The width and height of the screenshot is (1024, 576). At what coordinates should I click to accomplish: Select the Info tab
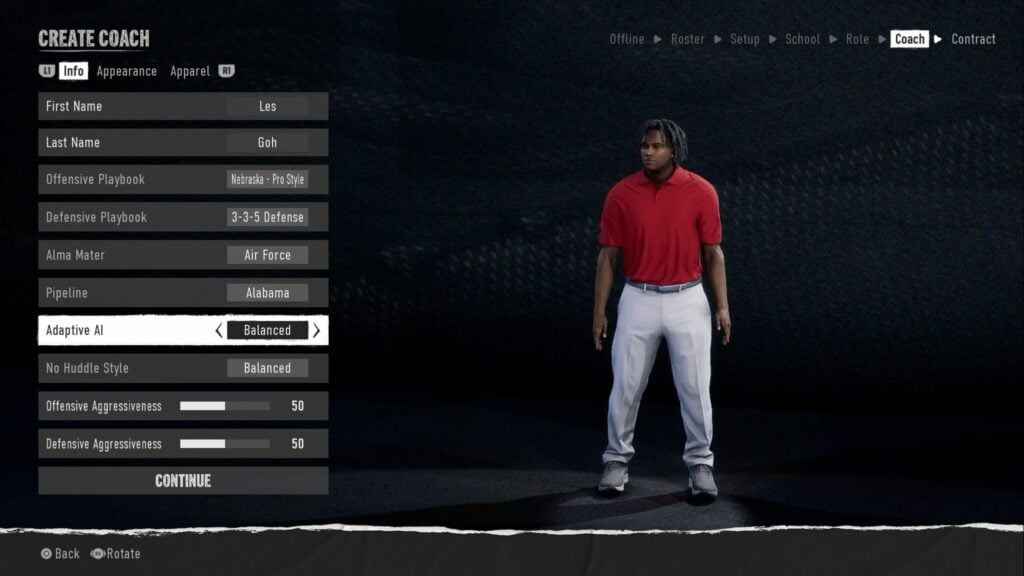tap(73, 71)
